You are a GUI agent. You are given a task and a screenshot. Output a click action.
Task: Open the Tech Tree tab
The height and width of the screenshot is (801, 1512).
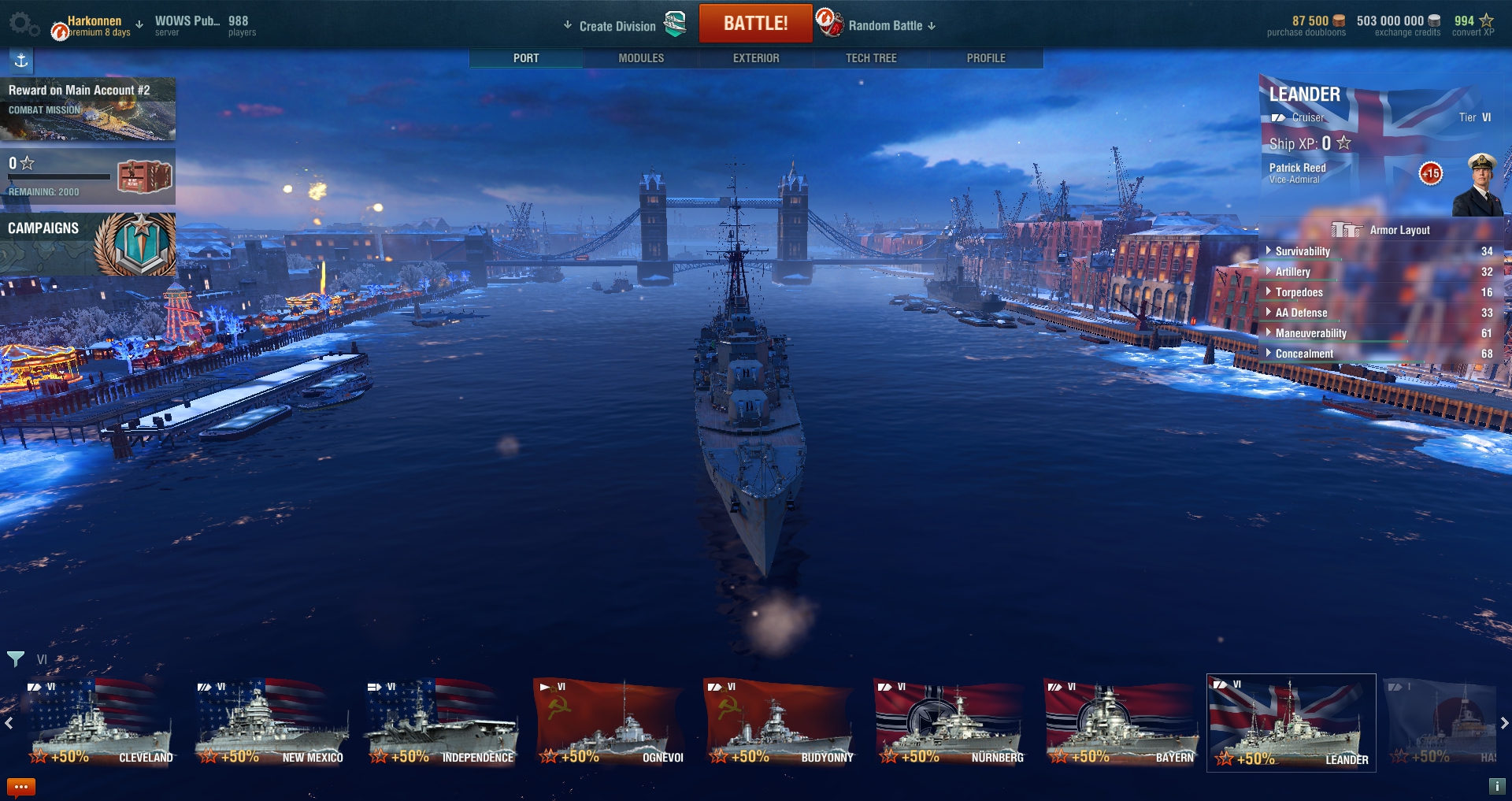(x=871, y=58)
